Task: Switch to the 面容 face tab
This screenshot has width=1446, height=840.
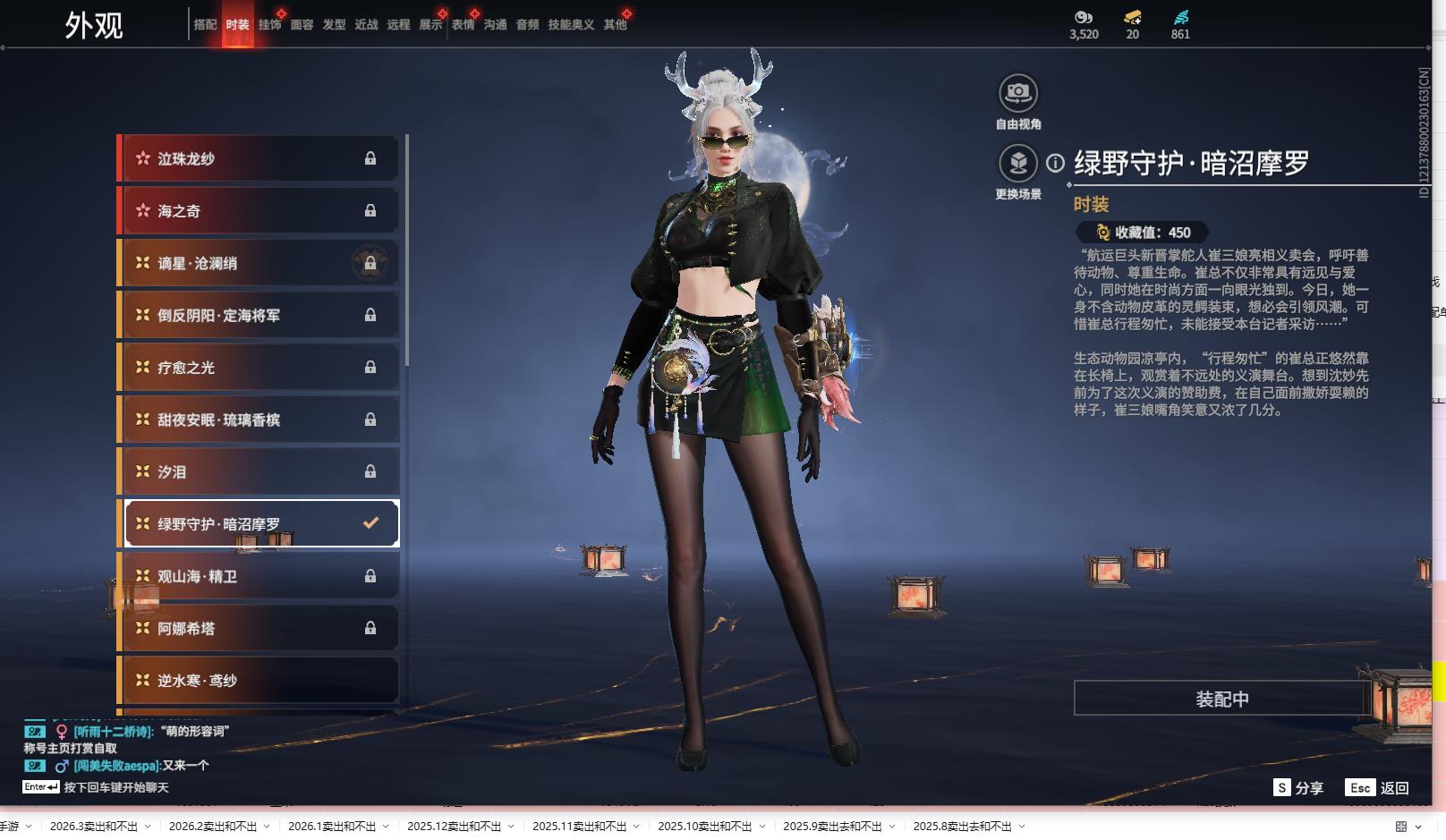Action: click(x=302, y=25)
